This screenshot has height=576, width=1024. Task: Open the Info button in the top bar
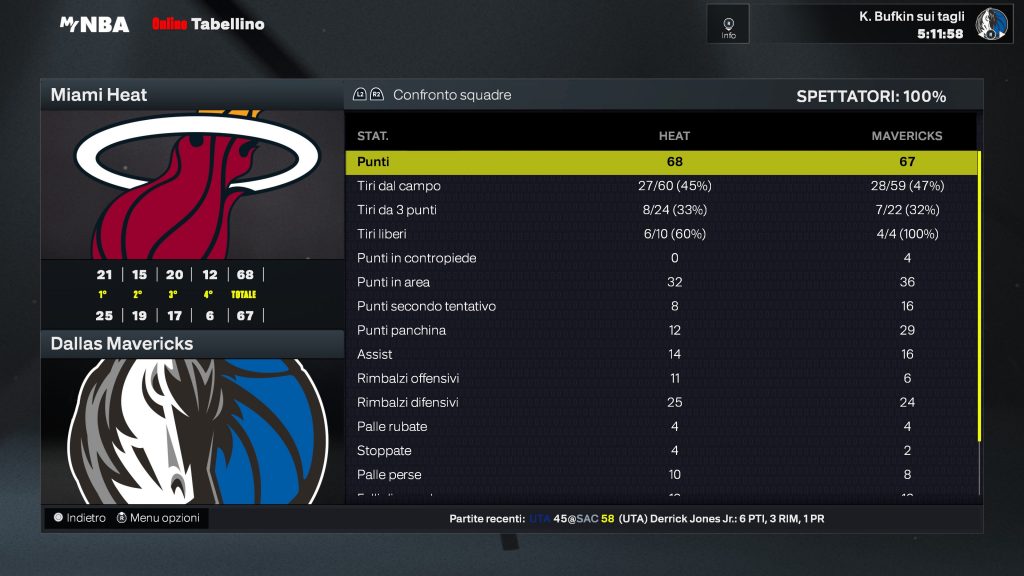728,24
